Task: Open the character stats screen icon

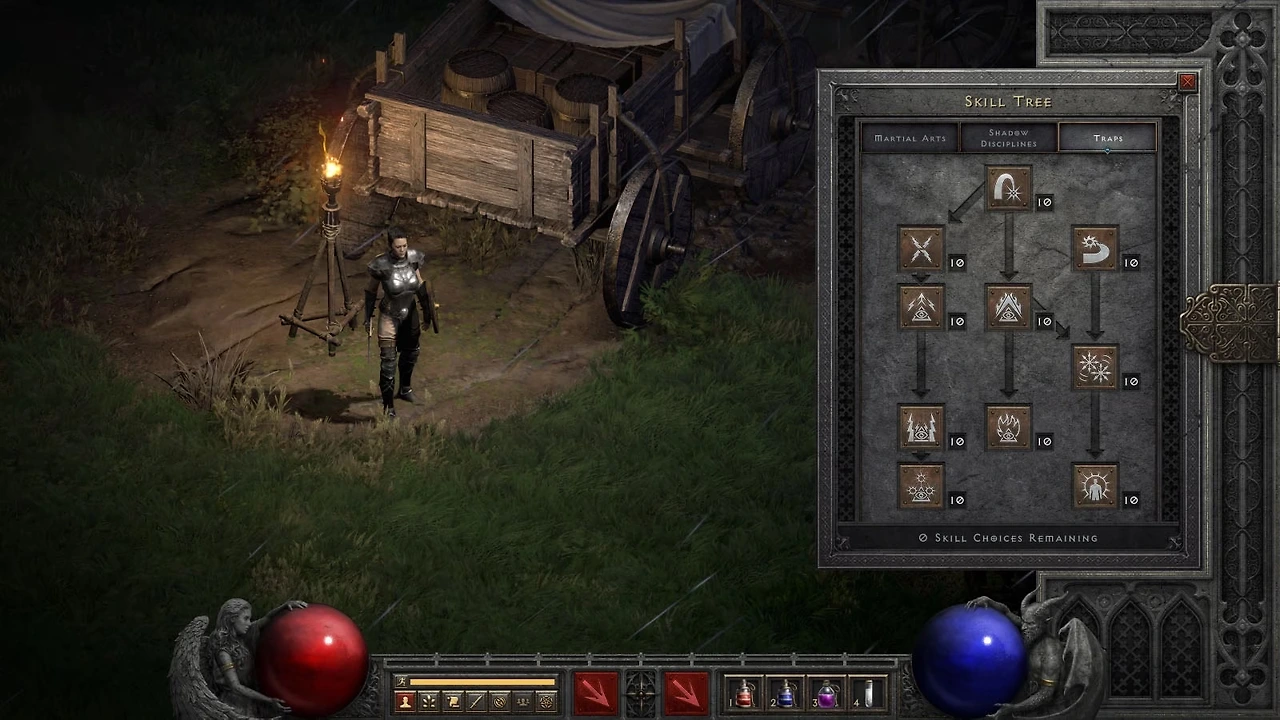Action: click(404, 701)
